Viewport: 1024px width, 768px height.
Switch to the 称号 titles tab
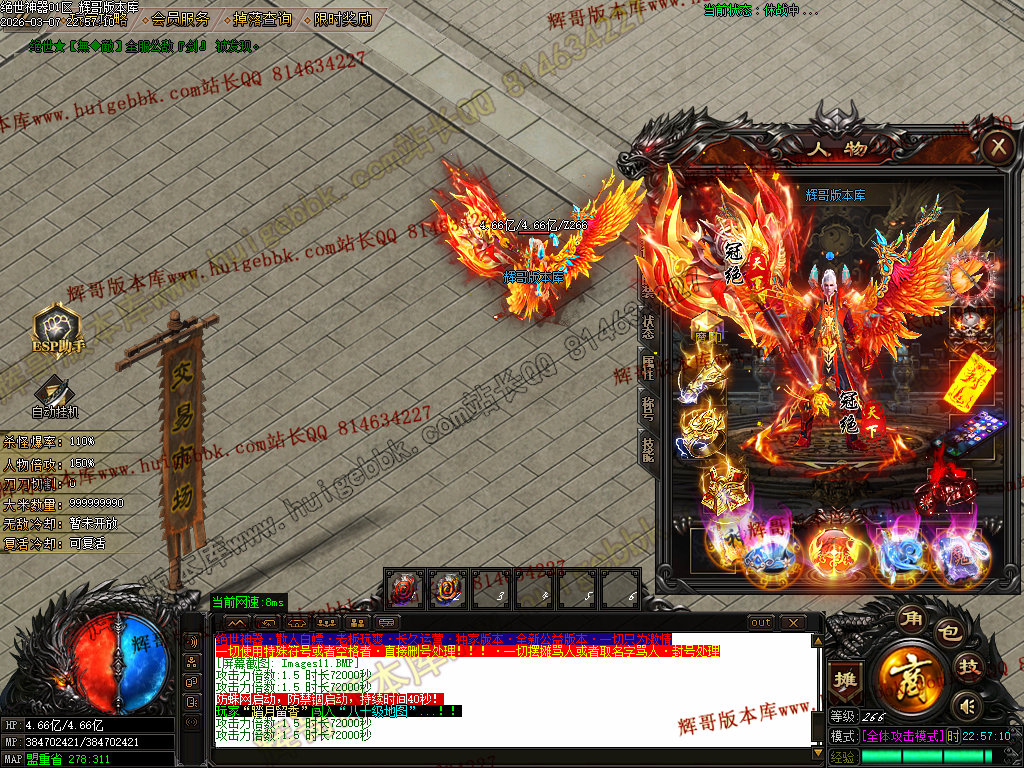(x=648, y=406)
